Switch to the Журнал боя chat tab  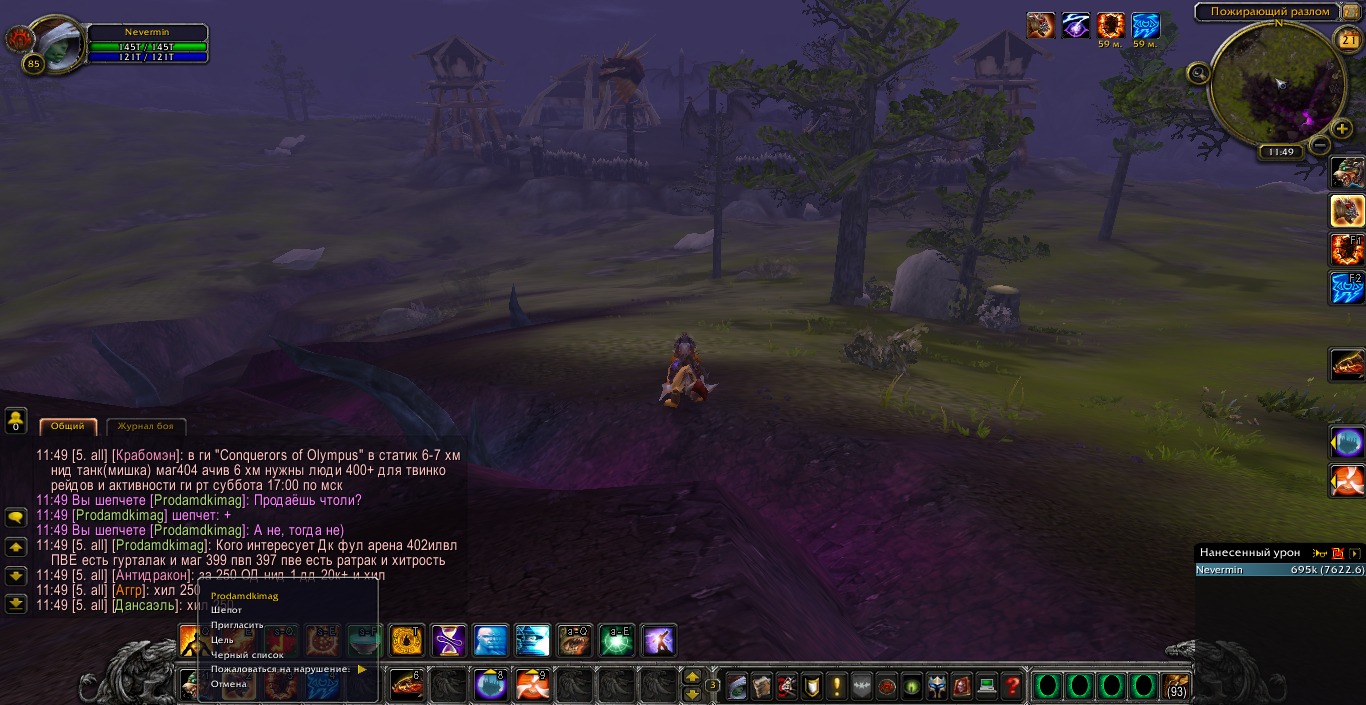[145, 426]
